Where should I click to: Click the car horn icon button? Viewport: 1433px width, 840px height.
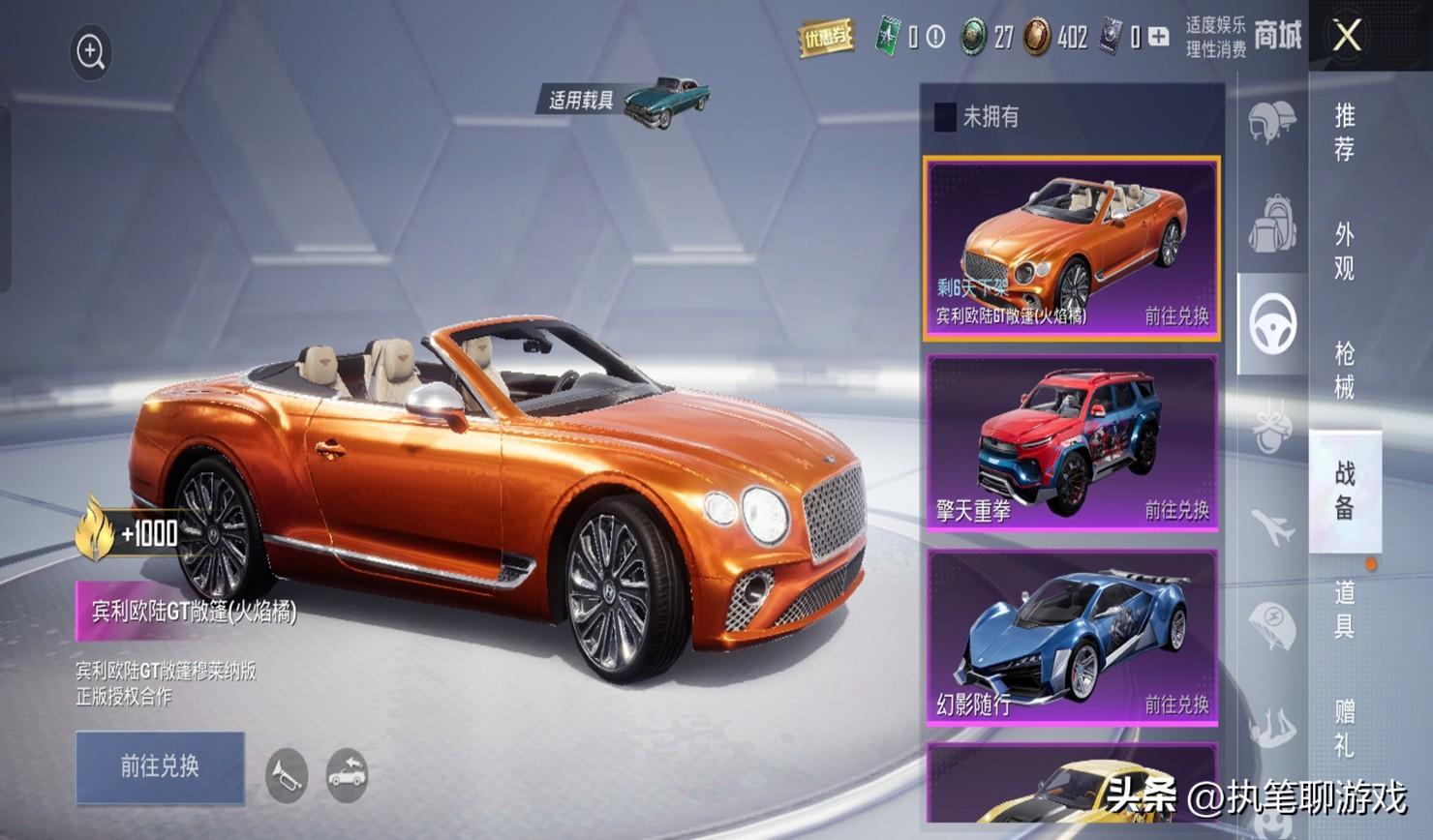click(287, 775)
